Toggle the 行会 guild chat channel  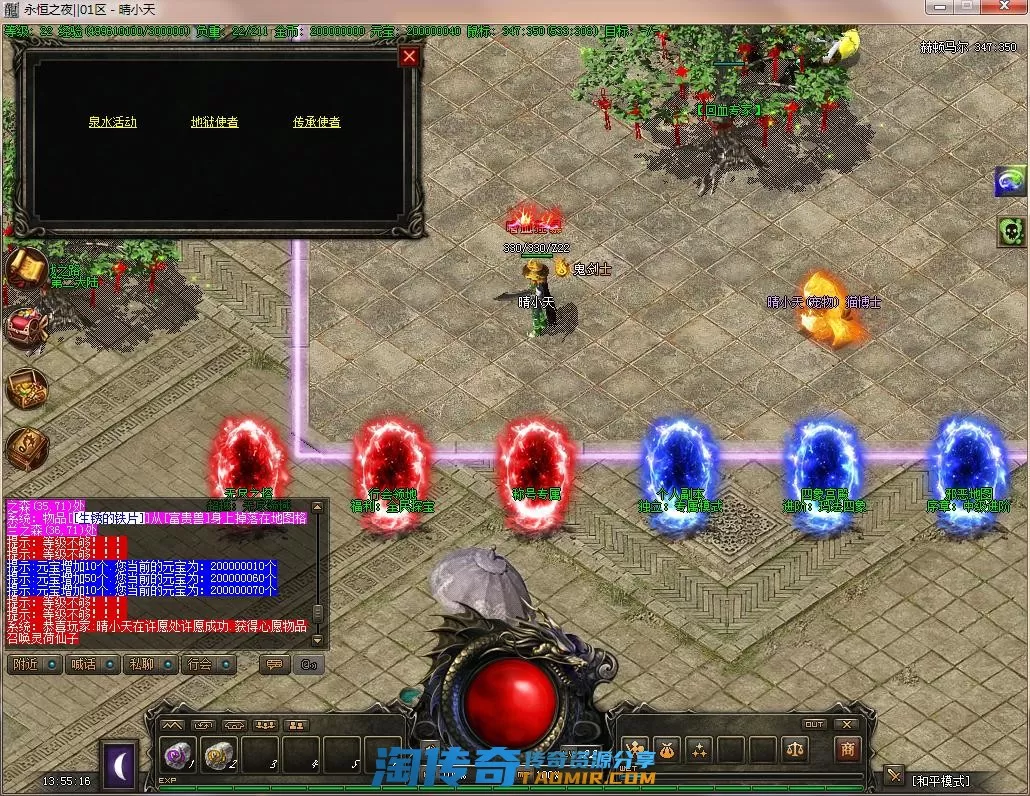208,664
